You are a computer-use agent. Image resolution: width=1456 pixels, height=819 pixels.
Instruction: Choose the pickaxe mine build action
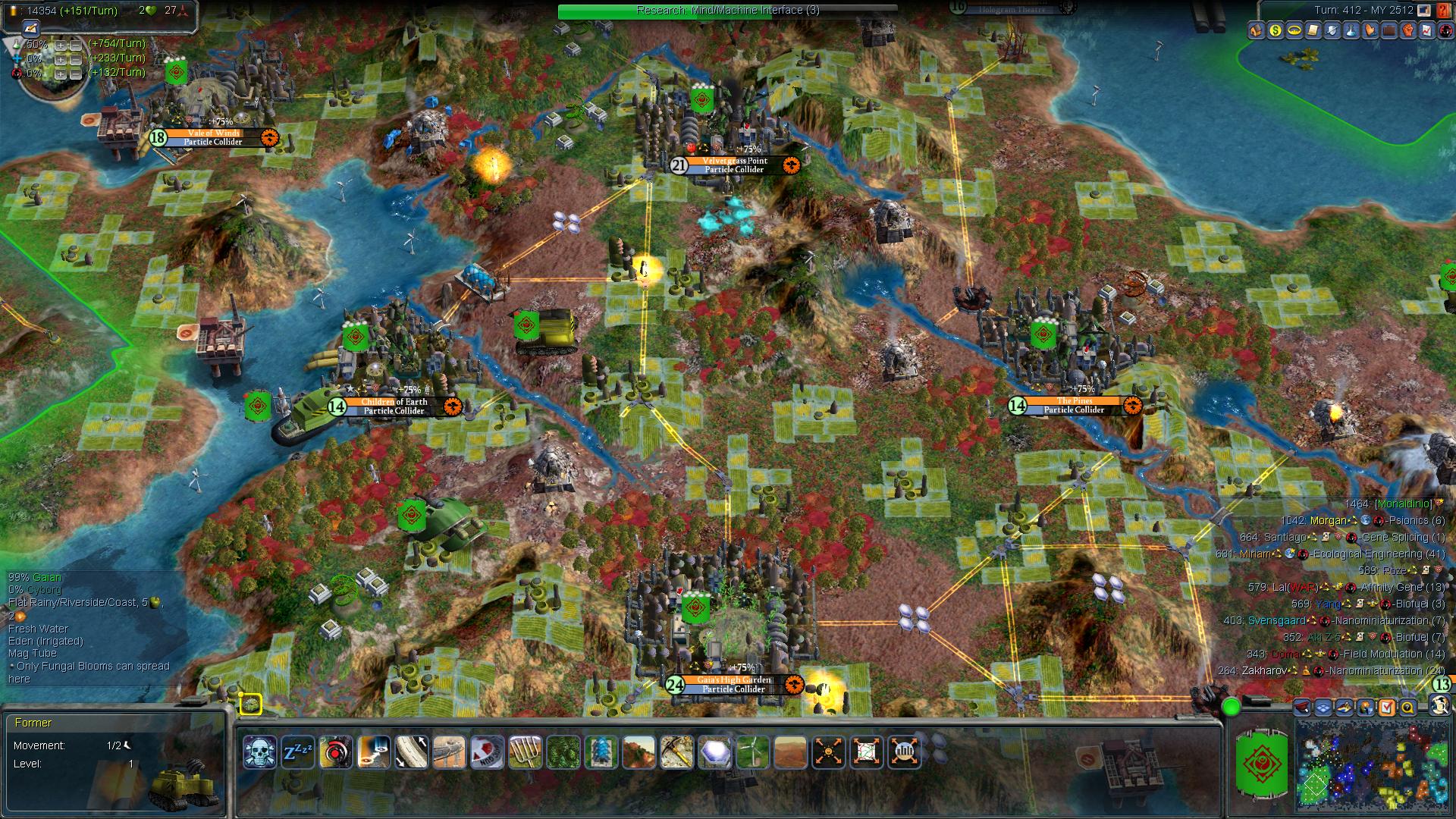click(676, 752)
